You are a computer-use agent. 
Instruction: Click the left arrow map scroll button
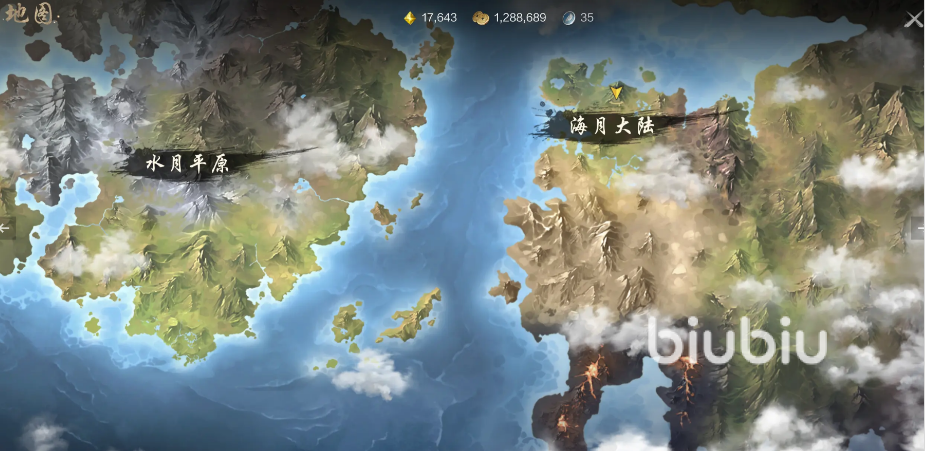point(6,228)
